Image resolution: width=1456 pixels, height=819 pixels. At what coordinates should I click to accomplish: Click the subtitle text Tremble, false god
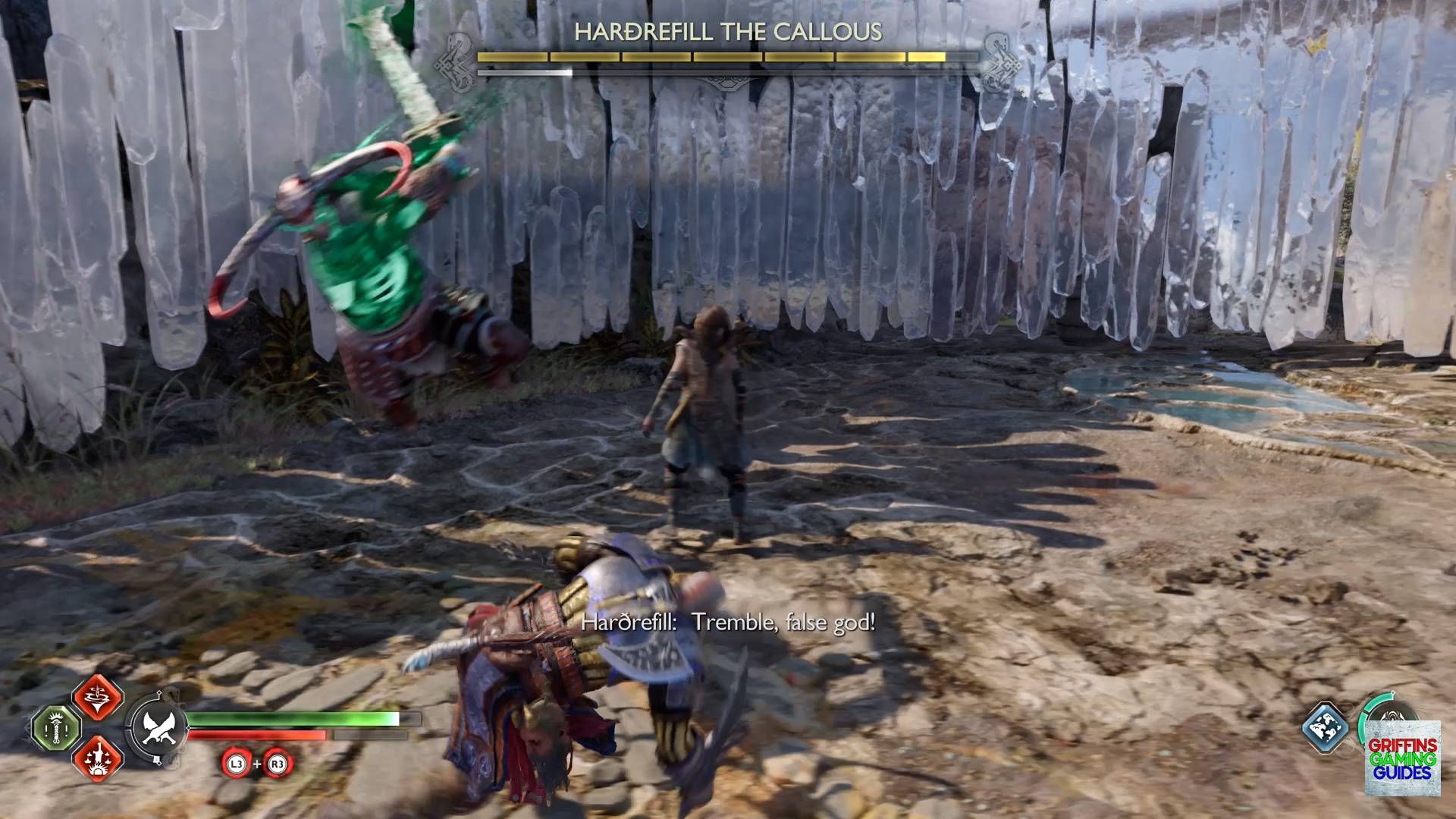[x=732, y=623]
